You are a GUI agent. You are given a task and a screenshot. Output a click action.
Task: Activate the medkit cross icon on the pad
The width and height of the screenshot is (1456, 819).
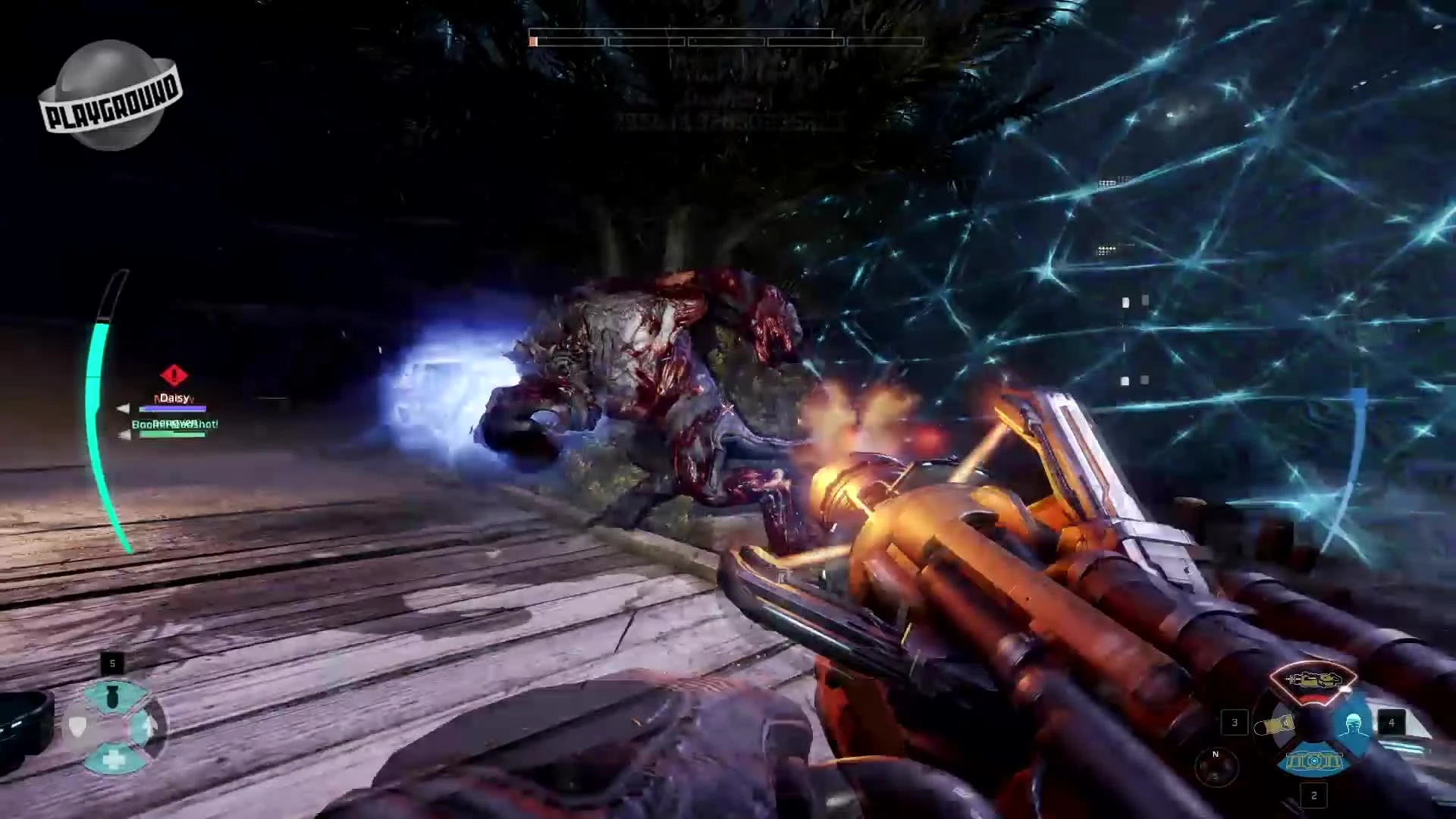(x=114, y=759)
